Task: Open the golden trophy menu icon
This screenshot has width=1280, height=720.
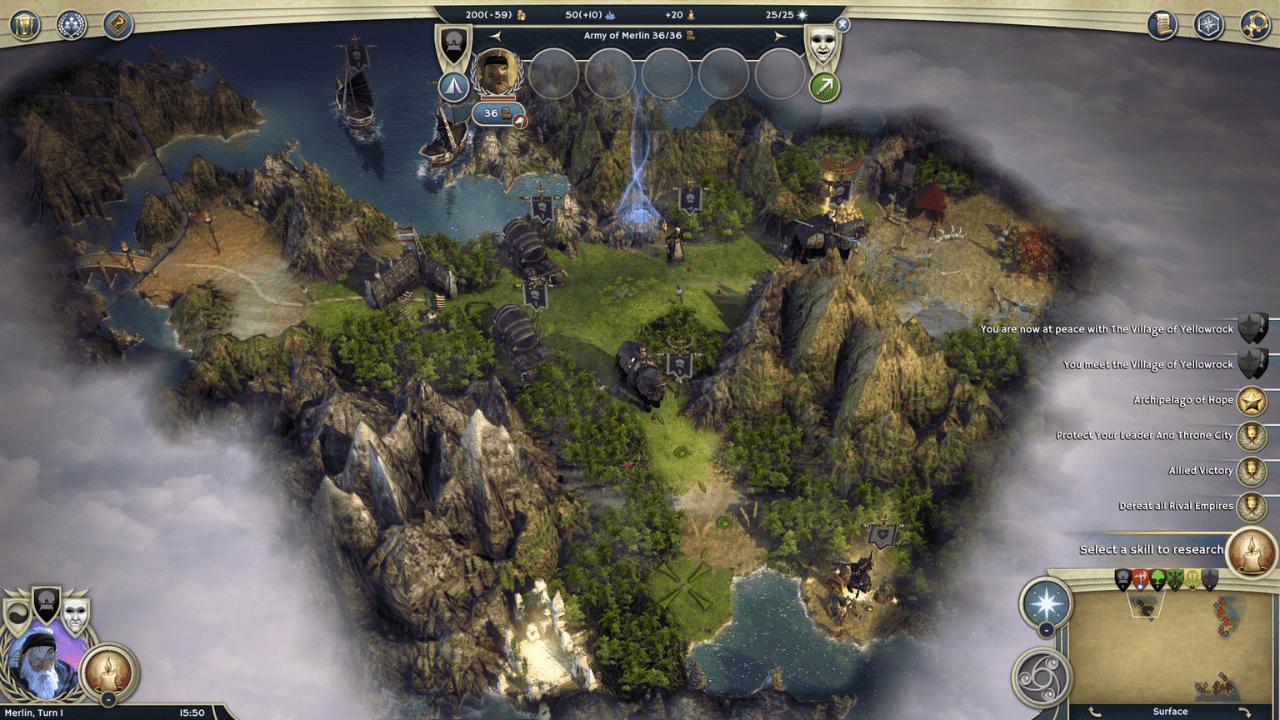Action: (25, 24)
